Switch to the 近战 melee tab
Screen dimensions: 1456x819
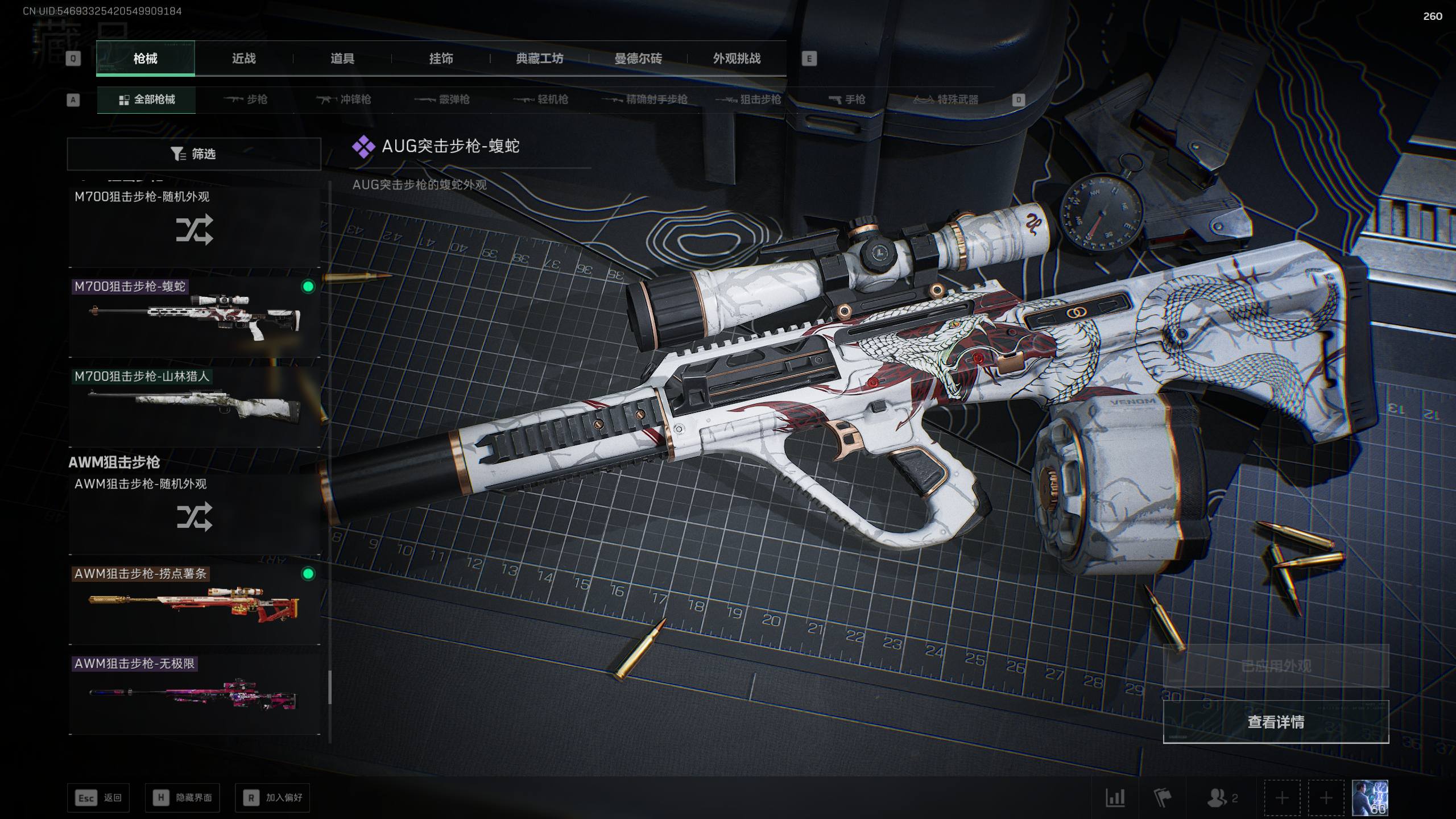point(243,59)
